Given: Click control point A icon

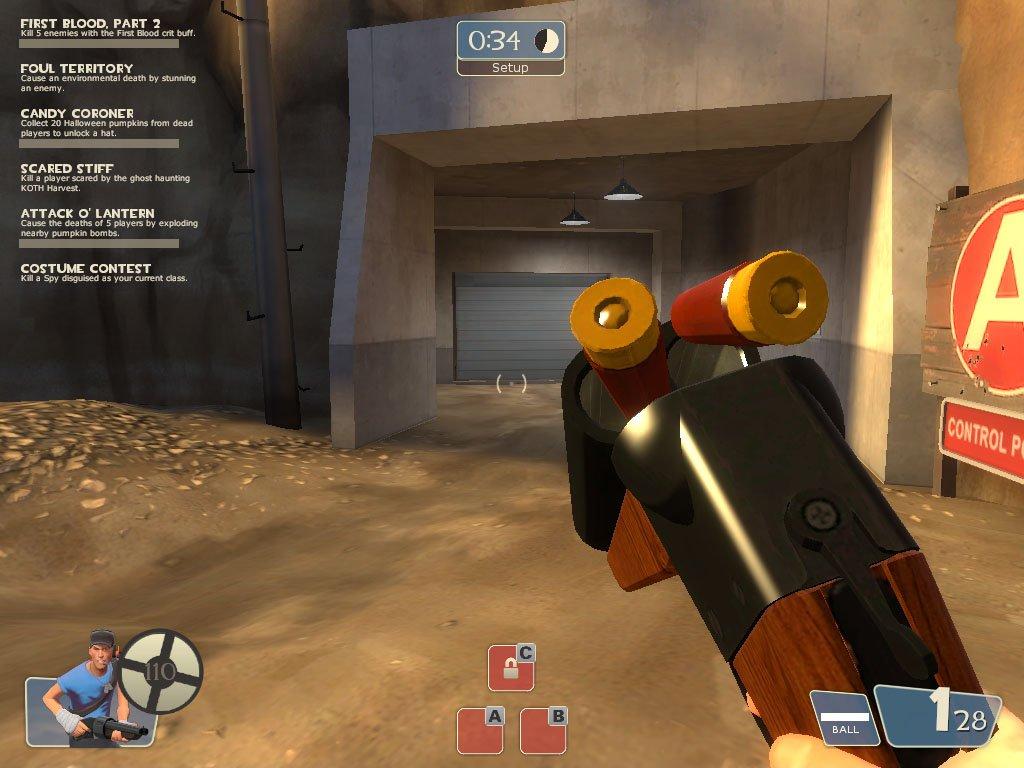Looking at the screenshot, I should 480,730.
